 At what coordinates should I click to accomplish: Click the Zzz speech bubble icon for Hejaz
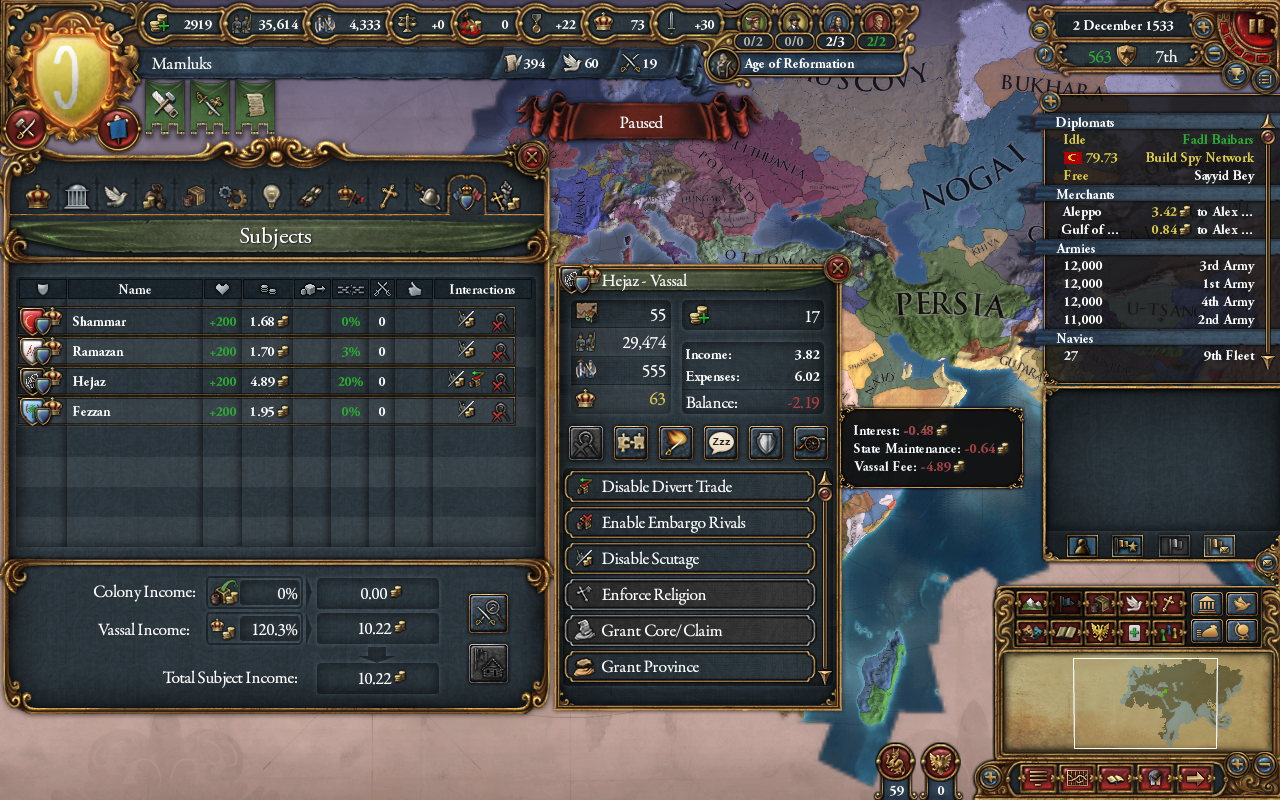(719, 443)
